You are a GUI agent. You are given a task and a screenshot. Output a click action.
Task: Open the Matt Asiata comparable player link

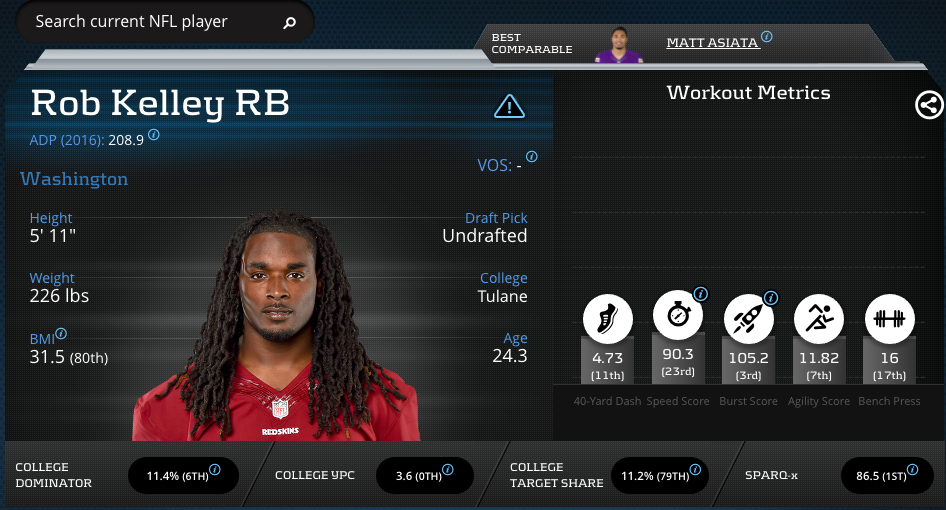click(x=713, y=43)
